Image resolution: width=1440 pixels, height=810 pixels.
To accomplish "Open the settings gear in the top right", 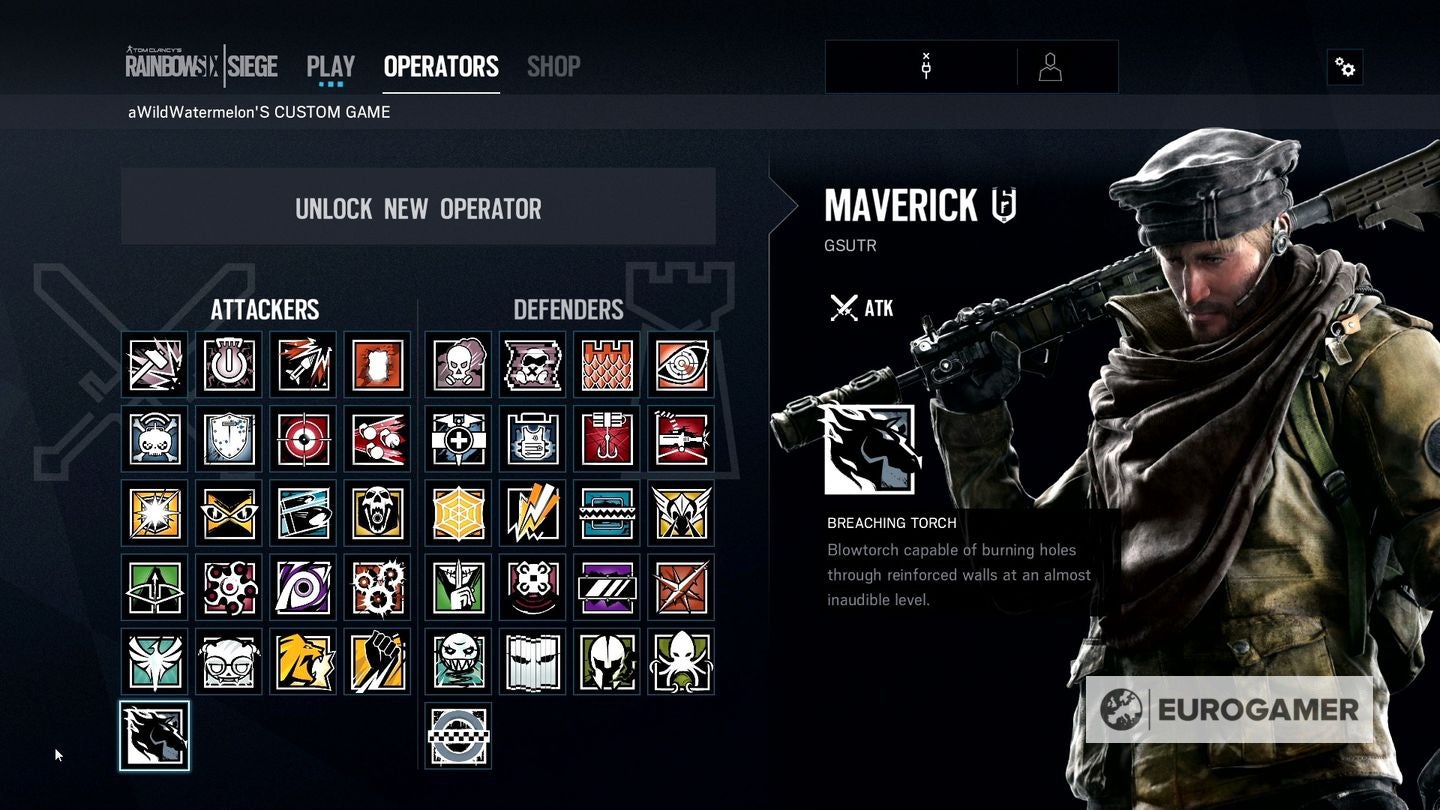I will click(x=1345, y=67).
